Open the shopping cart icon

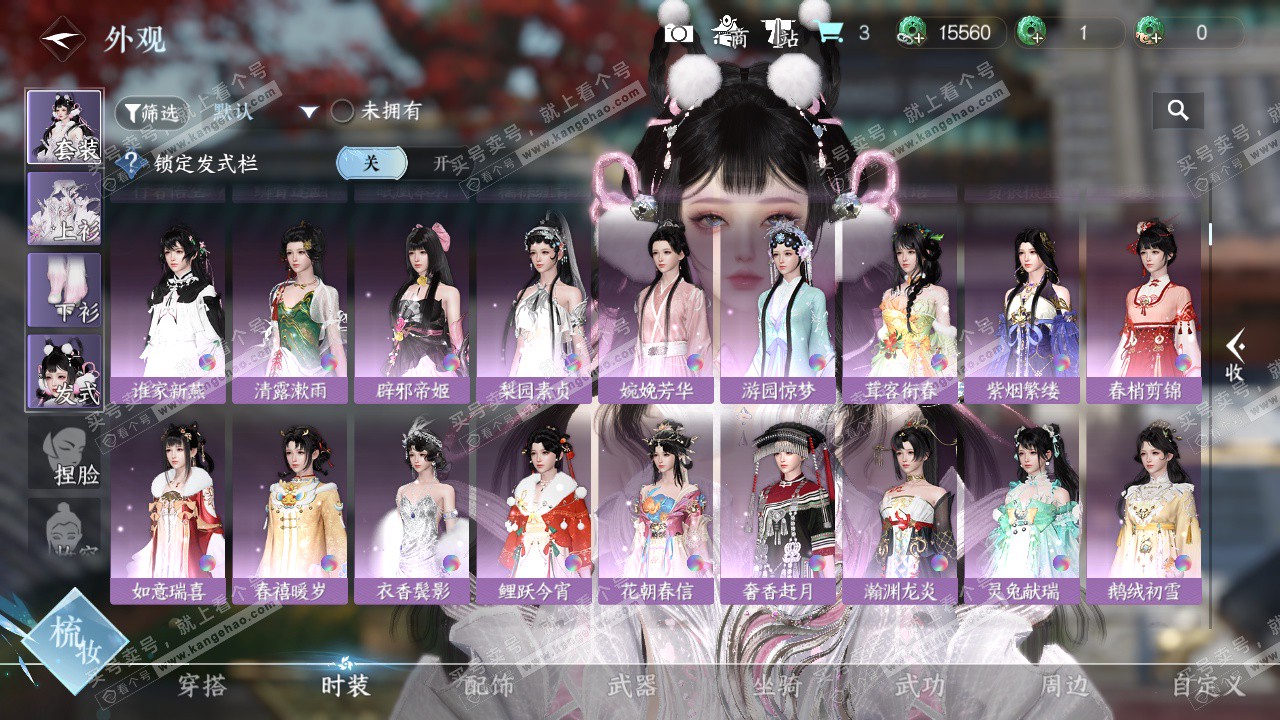tap(829, 33)
